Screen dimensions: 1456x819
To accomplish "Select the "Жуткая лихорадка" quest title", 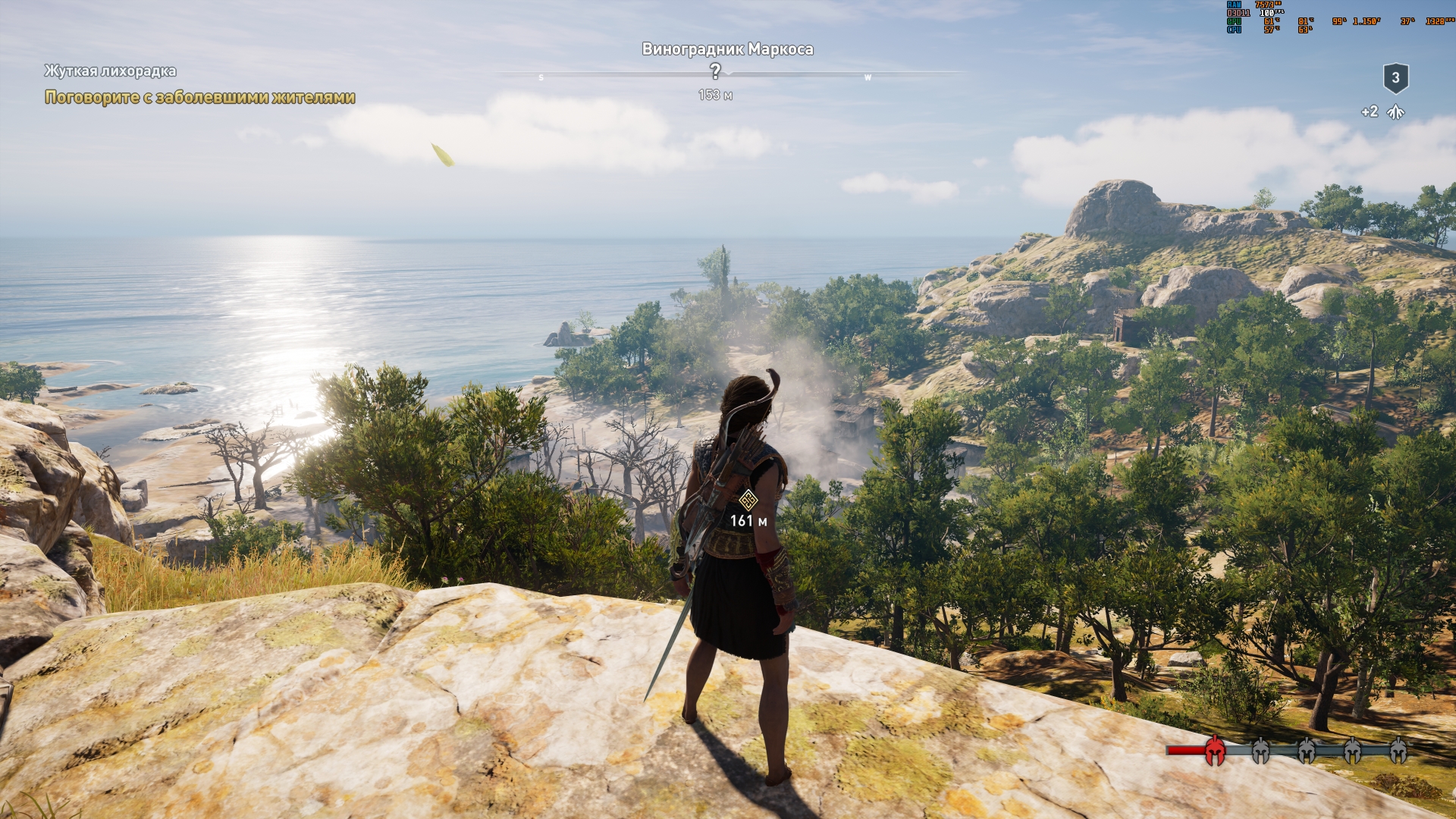I will pos(110,71).
